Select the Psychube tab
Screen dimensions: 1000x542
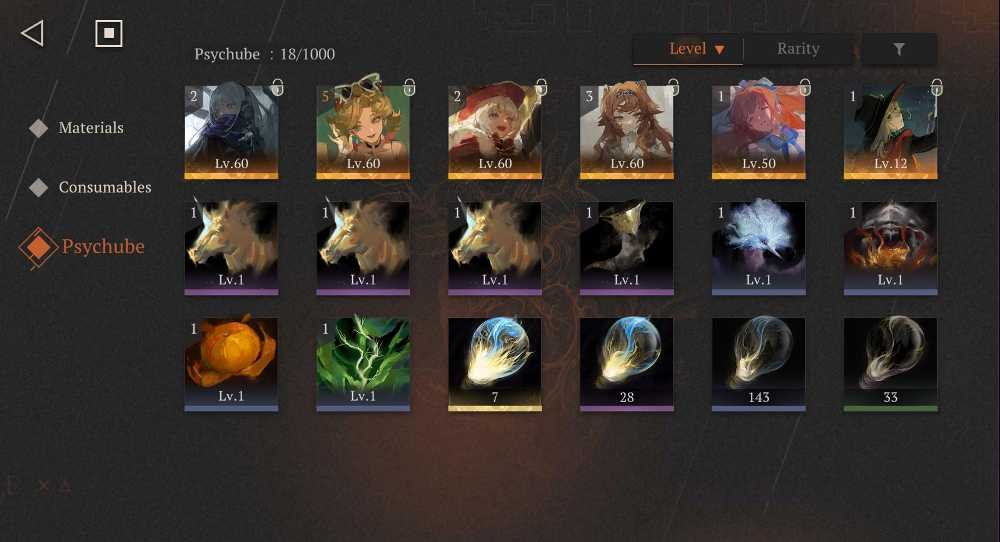[x=102, y=247]
